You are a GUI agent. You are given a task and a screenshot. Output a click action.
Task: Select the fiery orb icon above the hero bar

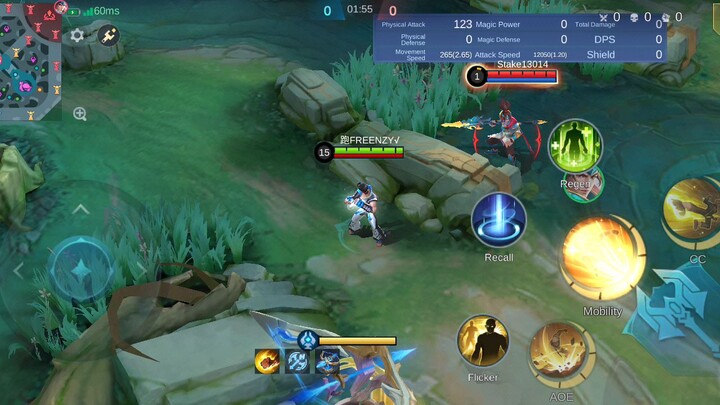[x=267, y=361]
